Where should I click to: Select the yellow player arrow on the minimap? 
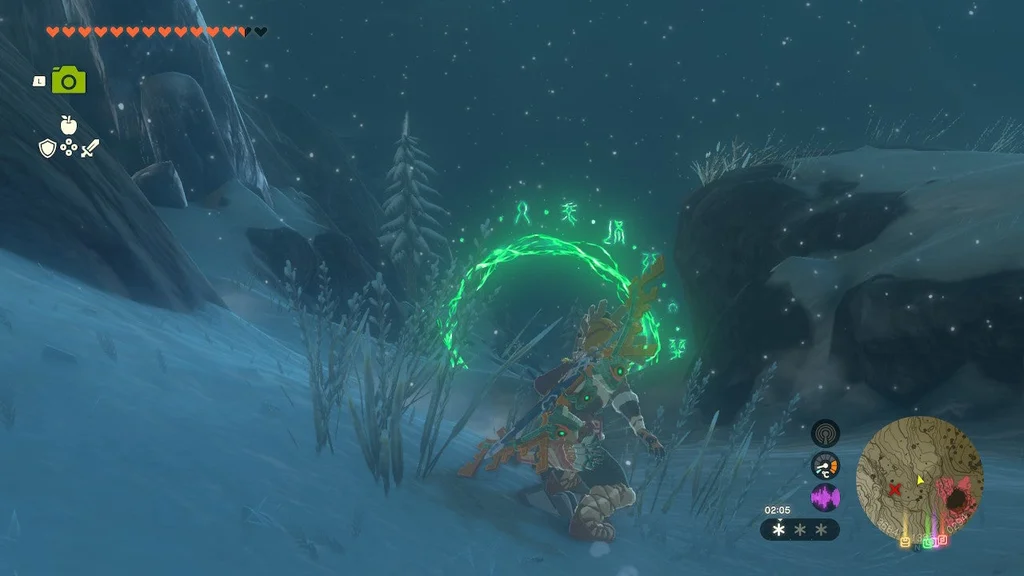point(920,479)
